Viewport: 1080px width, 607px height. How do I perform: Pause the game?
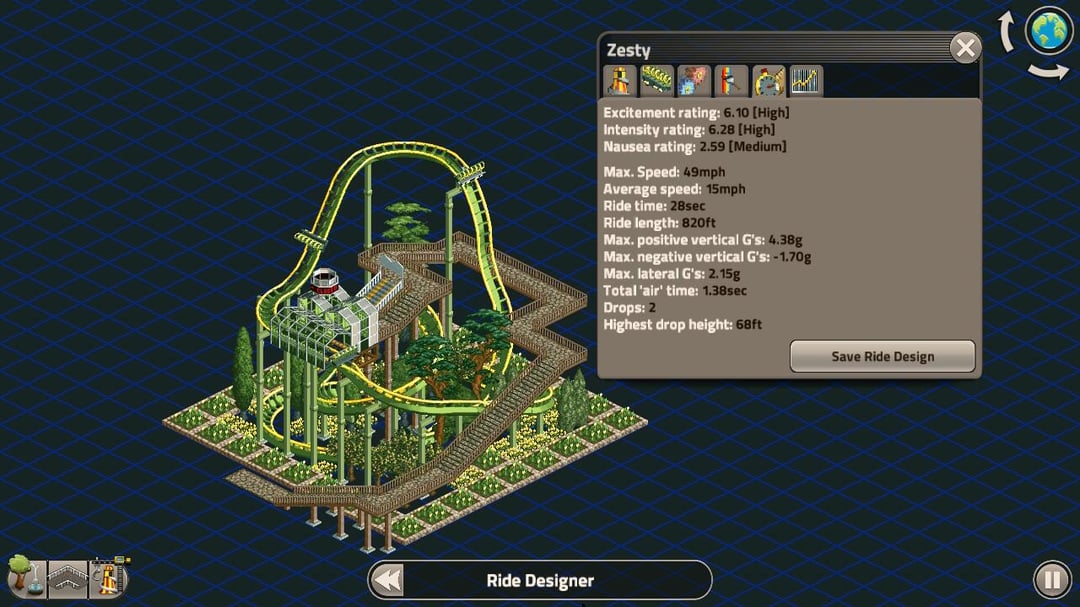[1052, 580]
